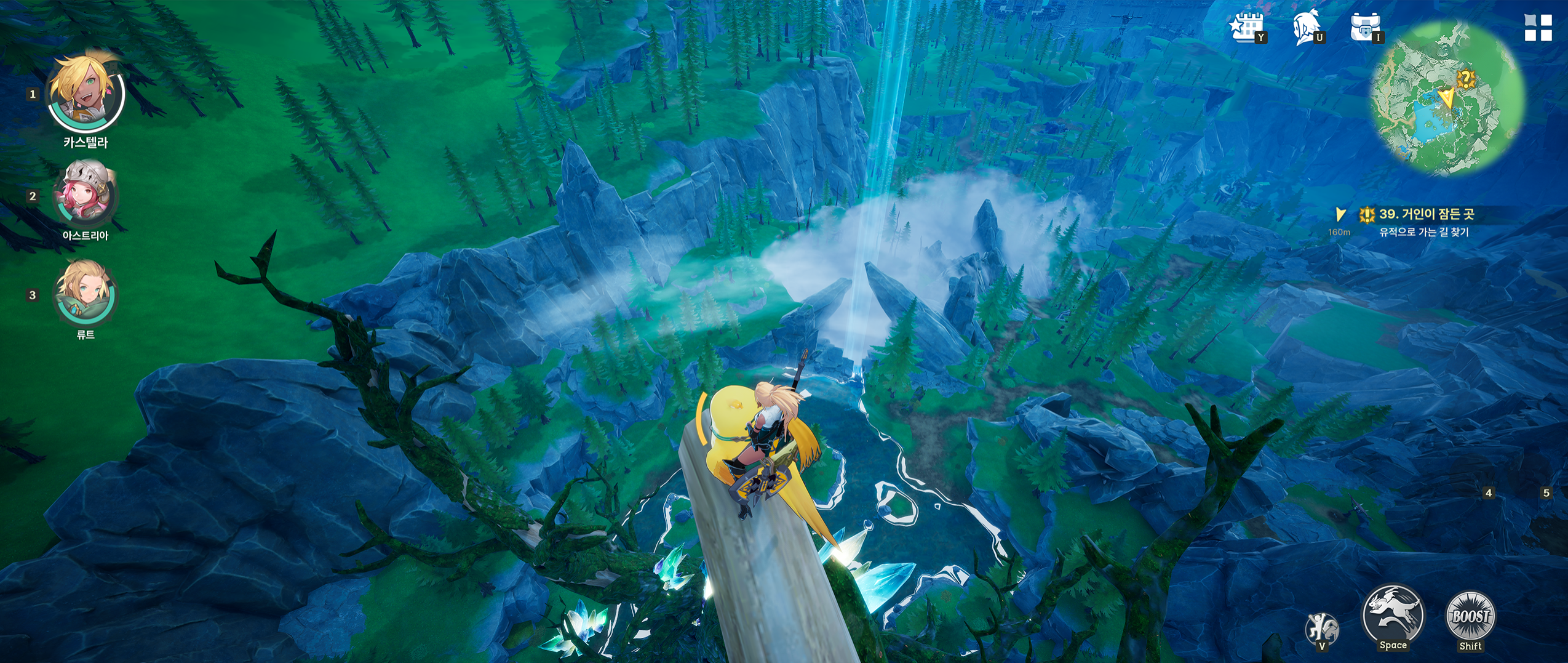1568x663 pixels.
Task: Open quest tracker 39. 거인이 잠든 곳
Action: click(1426, 214)
